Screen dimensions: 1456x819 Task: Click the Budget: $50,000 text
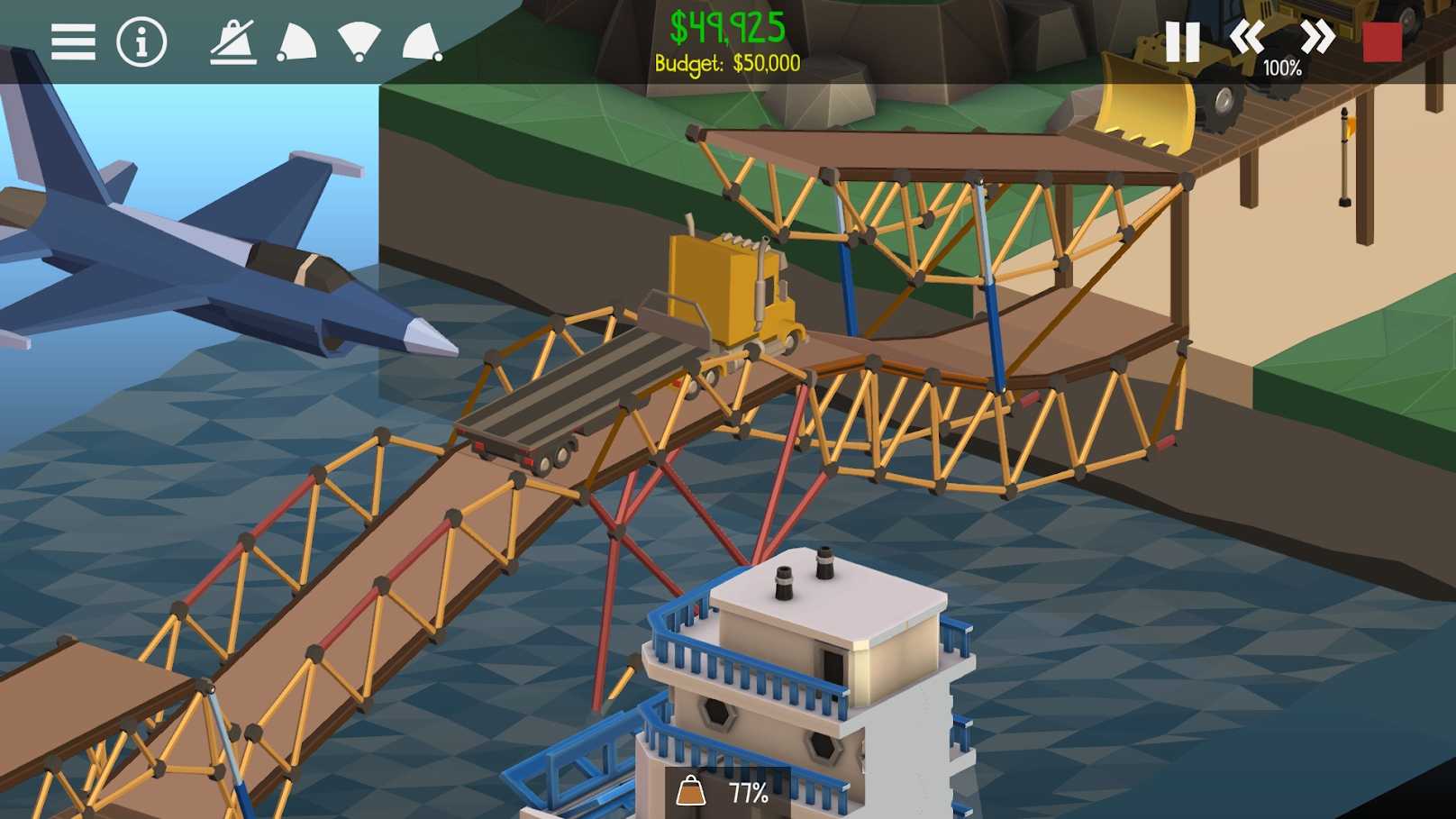(x=726, y=63)
